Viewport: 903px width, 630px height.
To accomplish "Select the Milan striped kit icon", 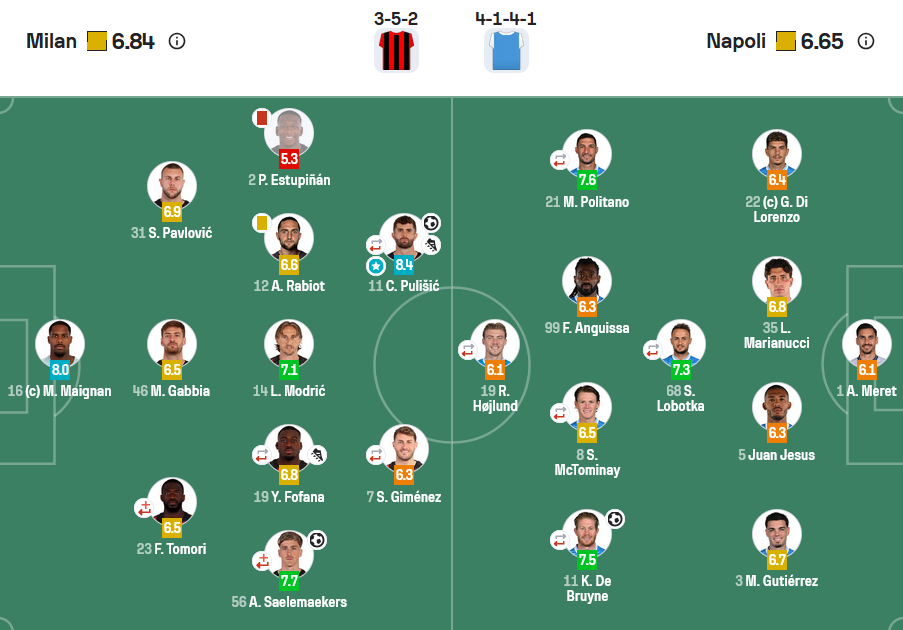I will coord(396,51).
